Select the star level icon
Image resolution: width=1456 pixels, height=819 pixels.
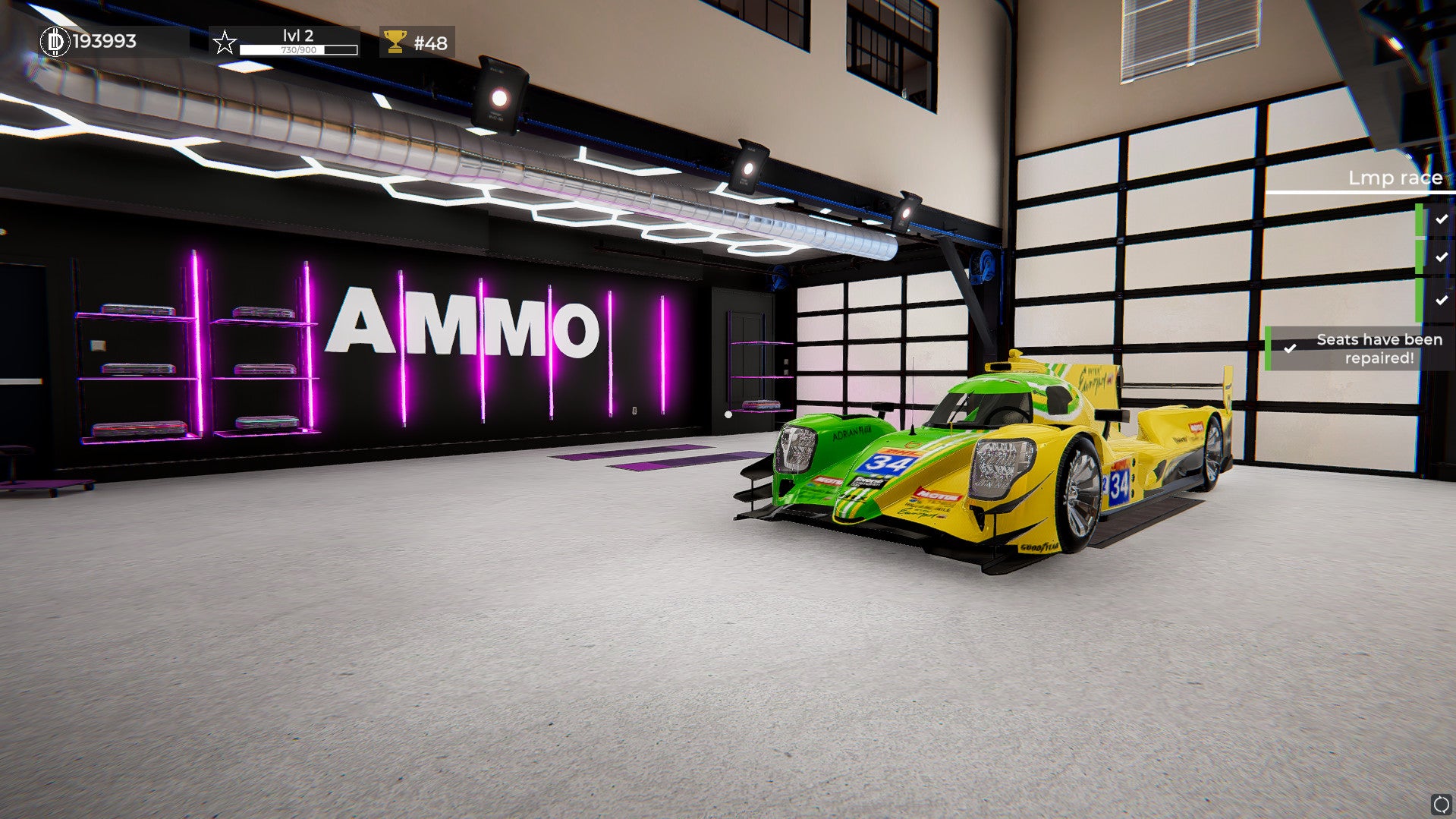pos(224,43)
